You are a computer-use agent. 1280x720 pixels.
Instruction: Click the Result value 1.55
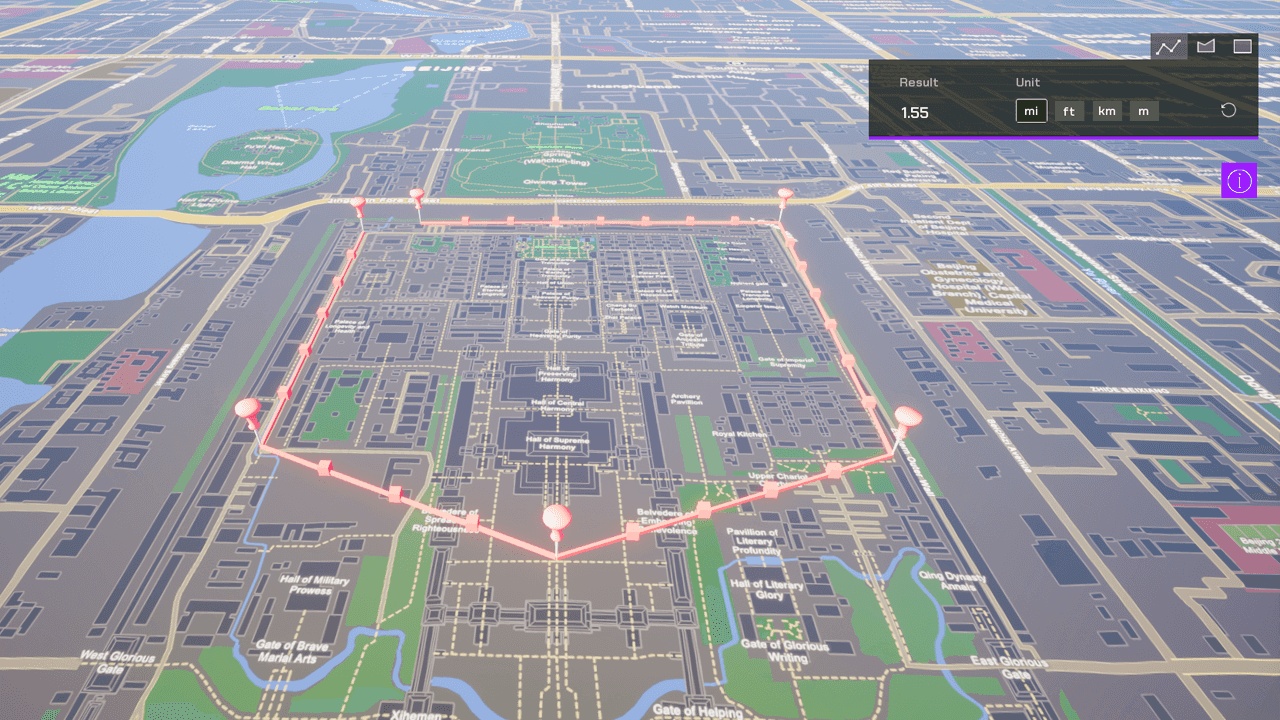click(x=915, y=113)
